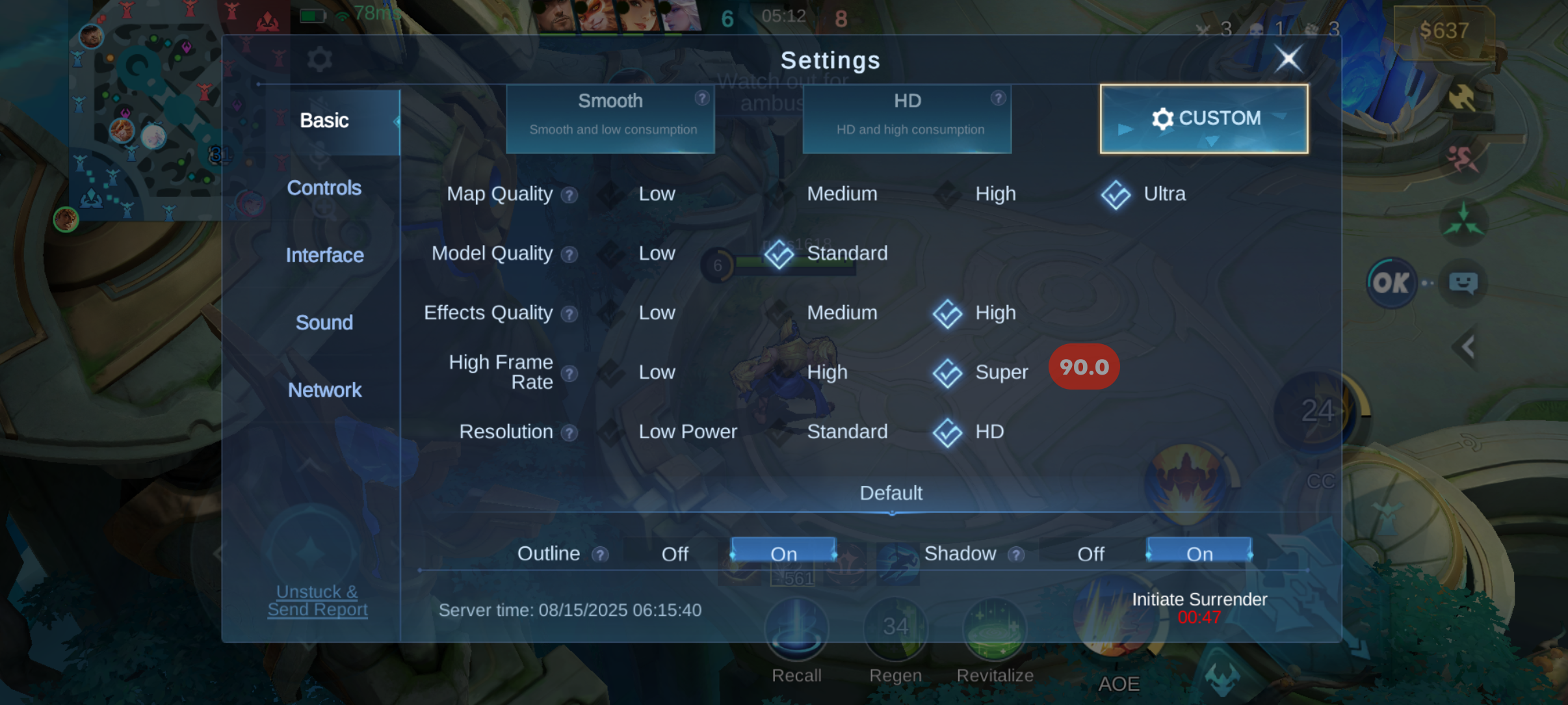
Task: Close the Settings panel
Action: click(x=1288, y=59)
